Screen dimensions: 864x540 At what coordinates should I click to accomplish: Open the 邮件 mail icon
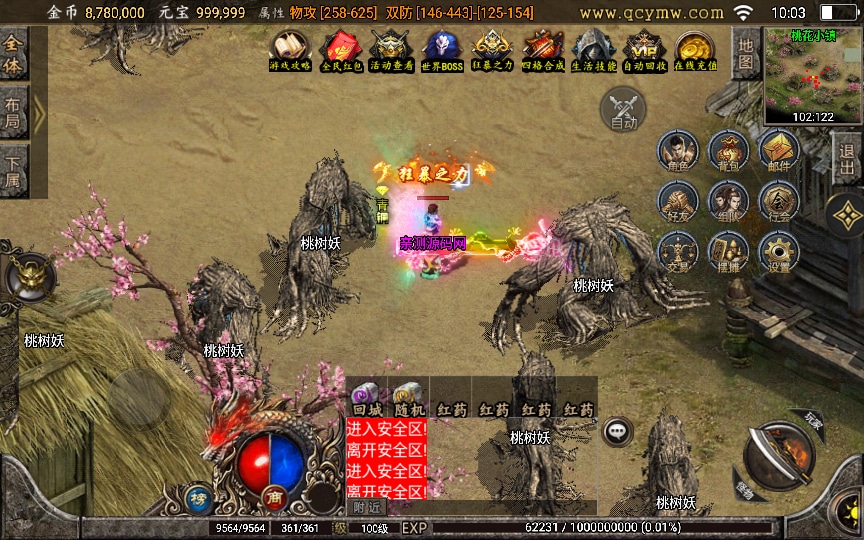(778, 153)
